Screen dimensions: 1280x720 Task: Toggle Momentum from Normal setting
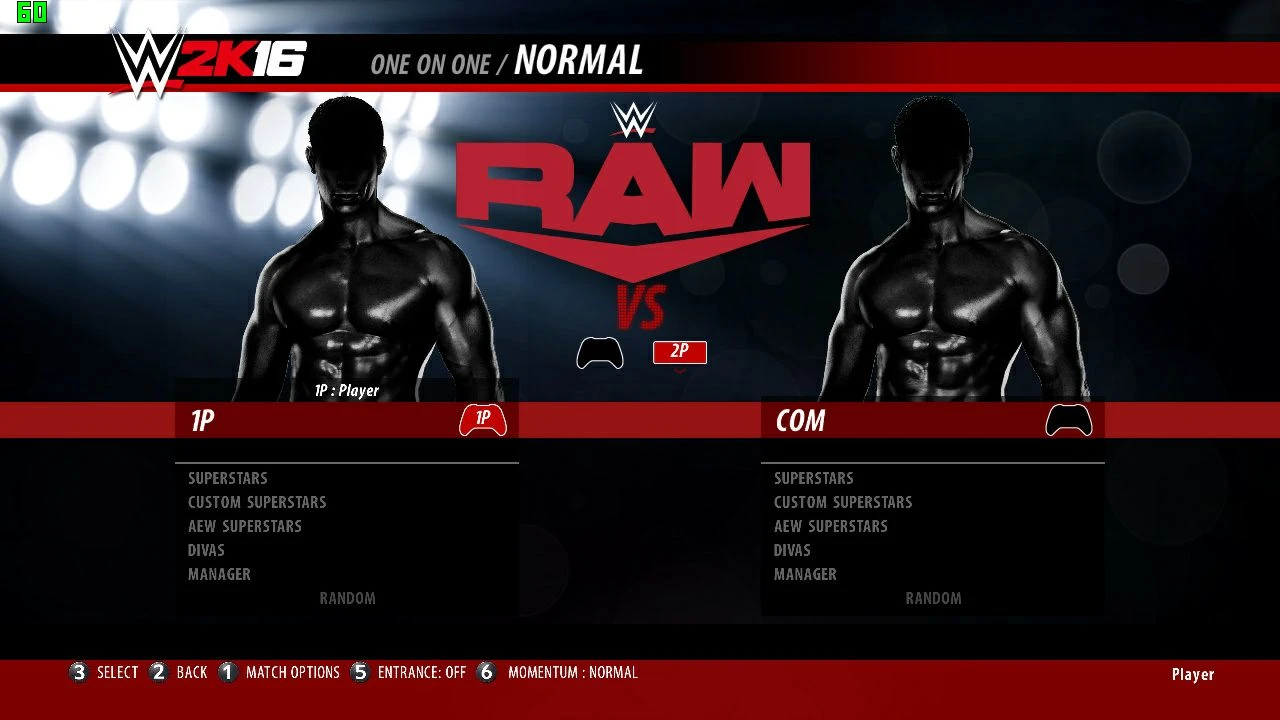[572, 673]
